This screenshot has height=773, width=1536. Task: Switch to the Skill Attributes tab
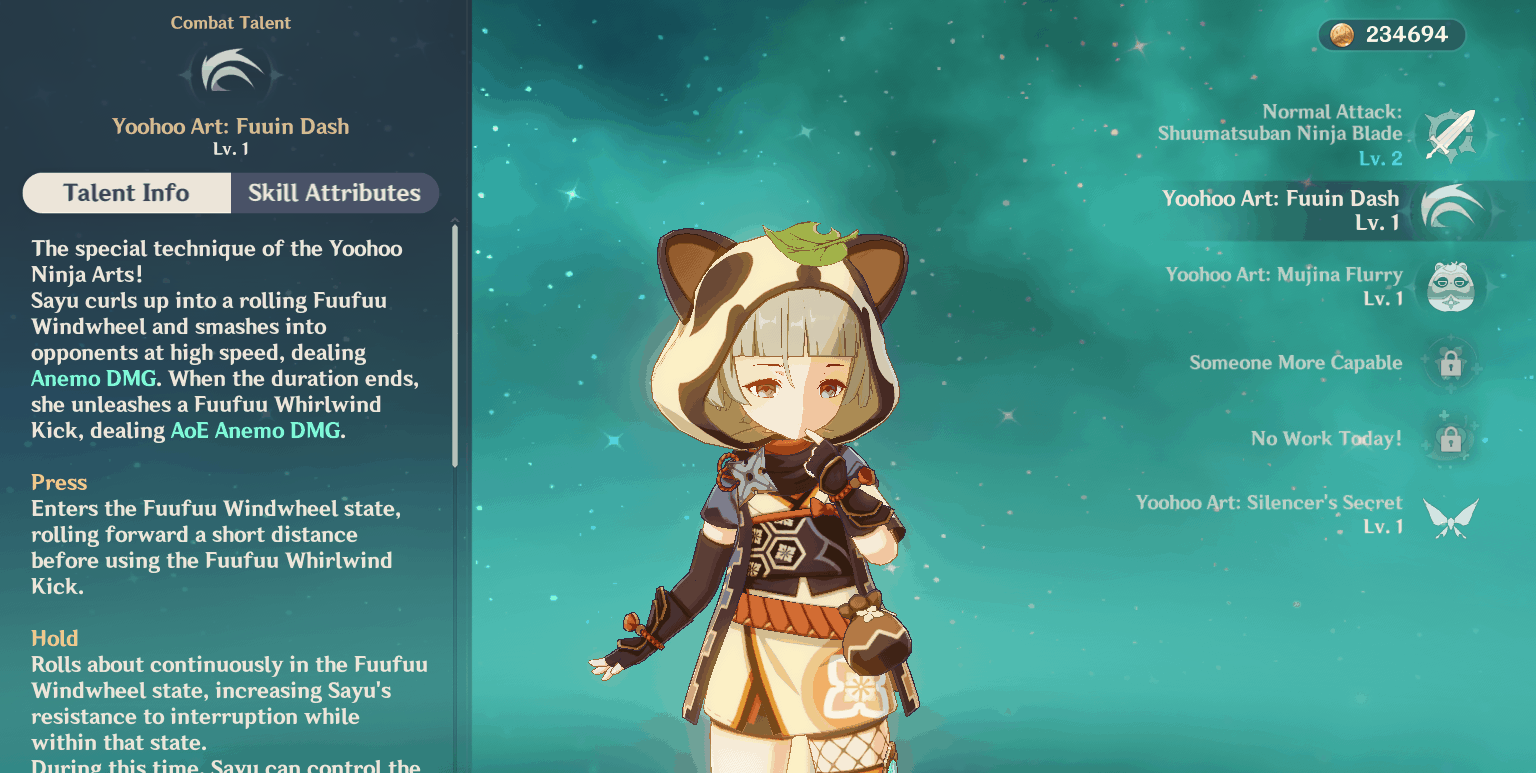[x=334, y=193]
